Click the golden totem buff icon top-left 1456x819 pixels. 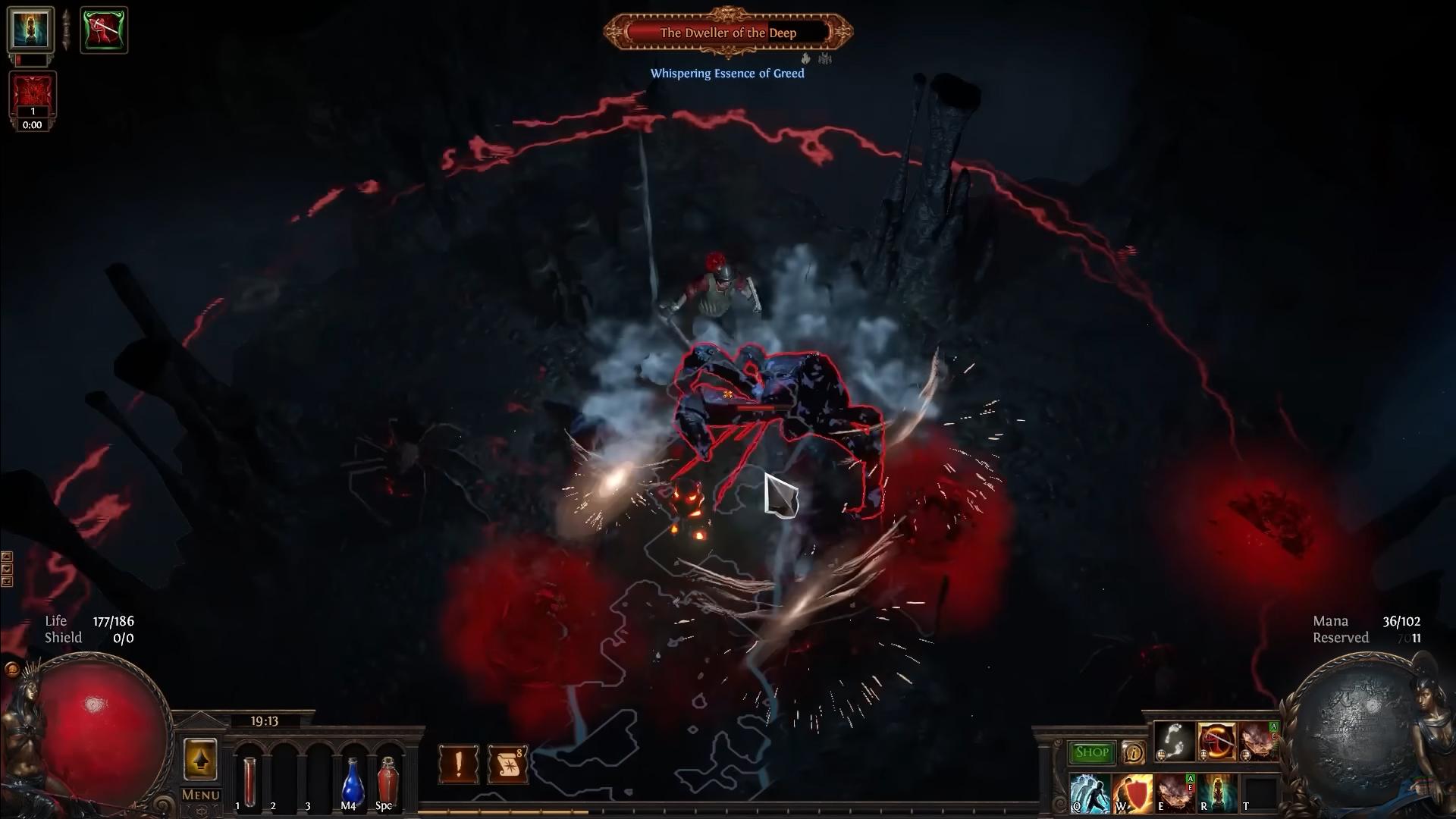coord(31,30)
